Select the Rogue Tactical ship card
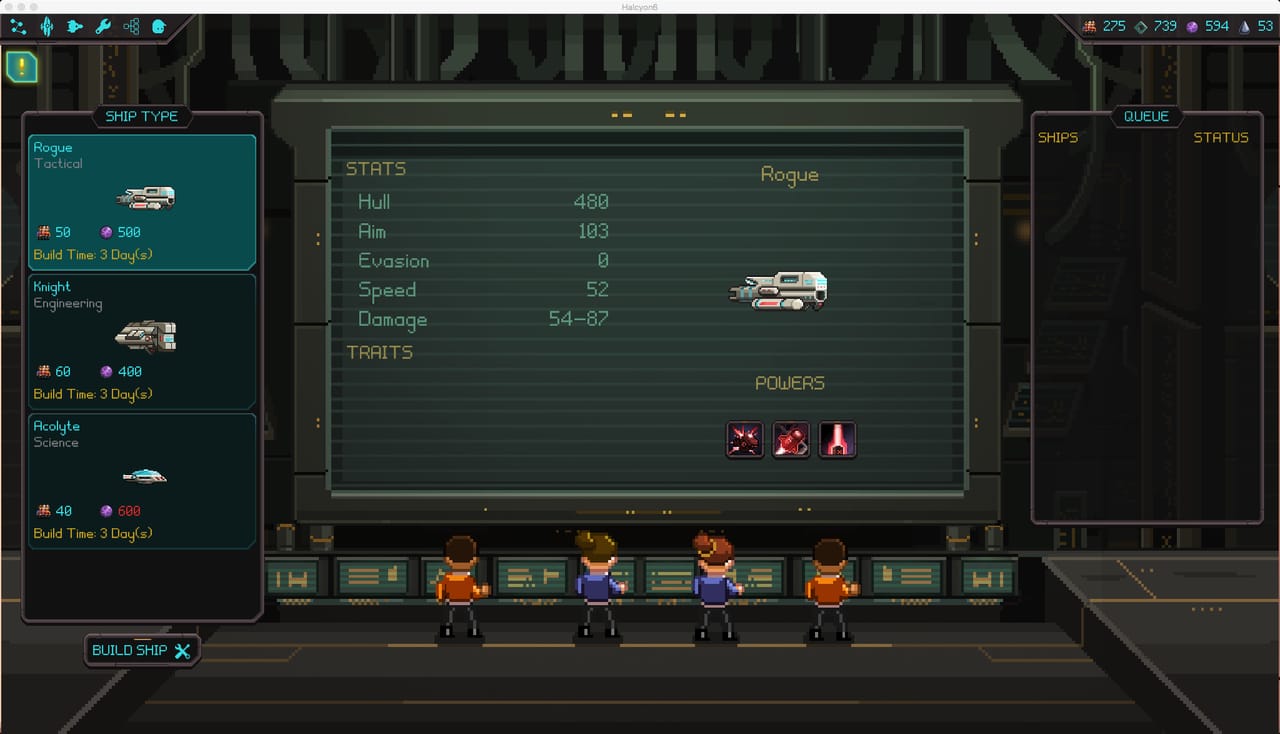 142,200
